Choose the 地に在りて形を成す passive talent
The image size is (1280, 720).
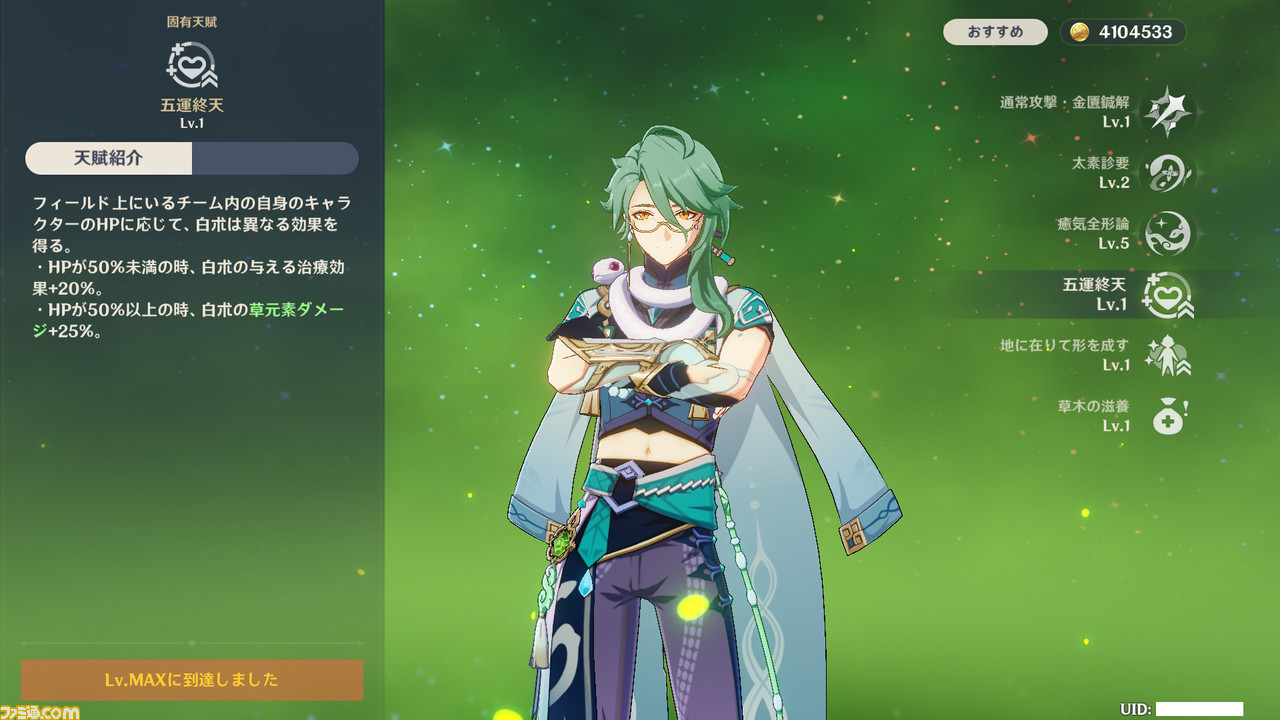1168,355
